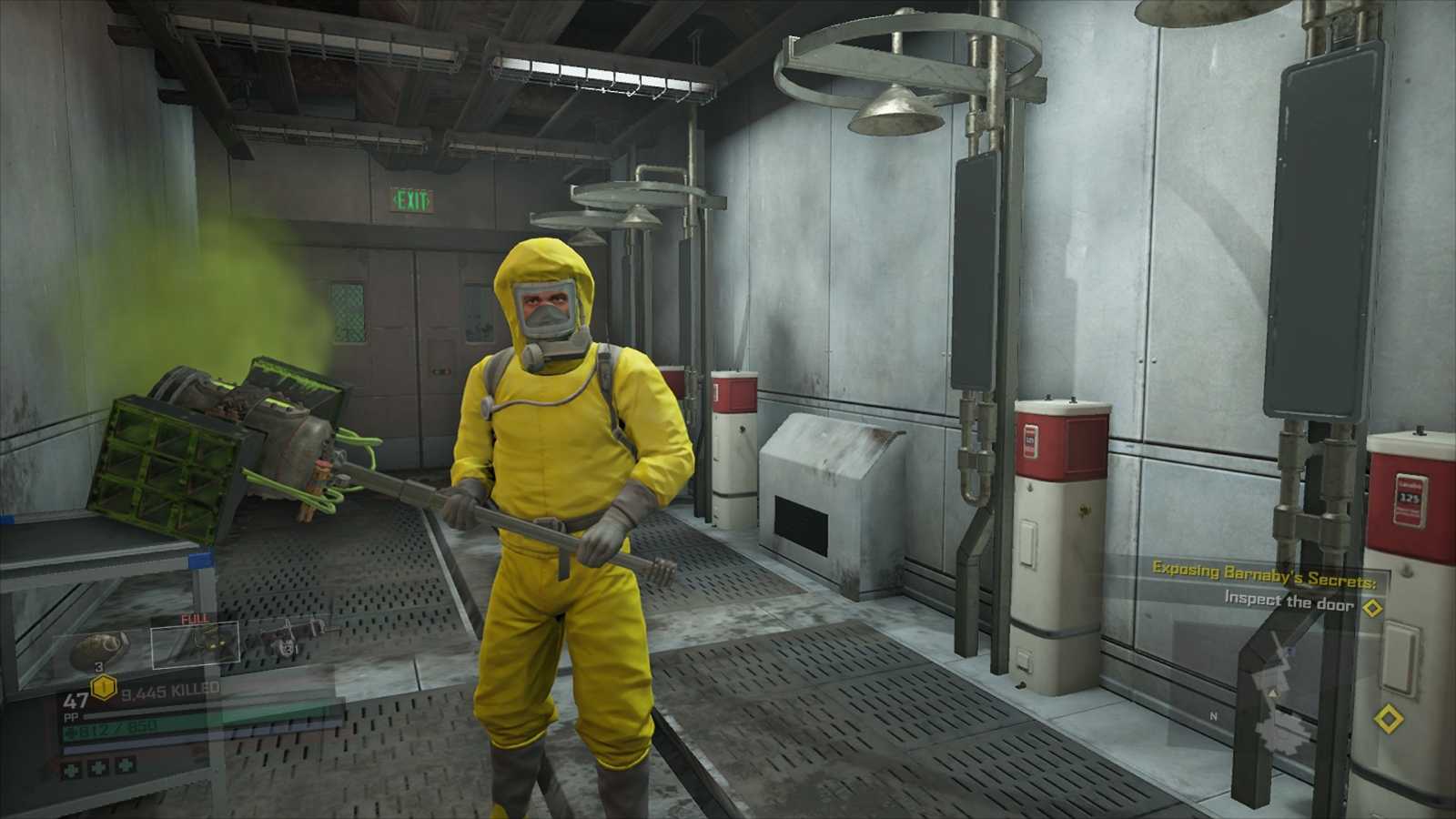Screen dimensions: 1456x819
Task: Toggle the light switch panel on the right wall
Action: 1400,658
